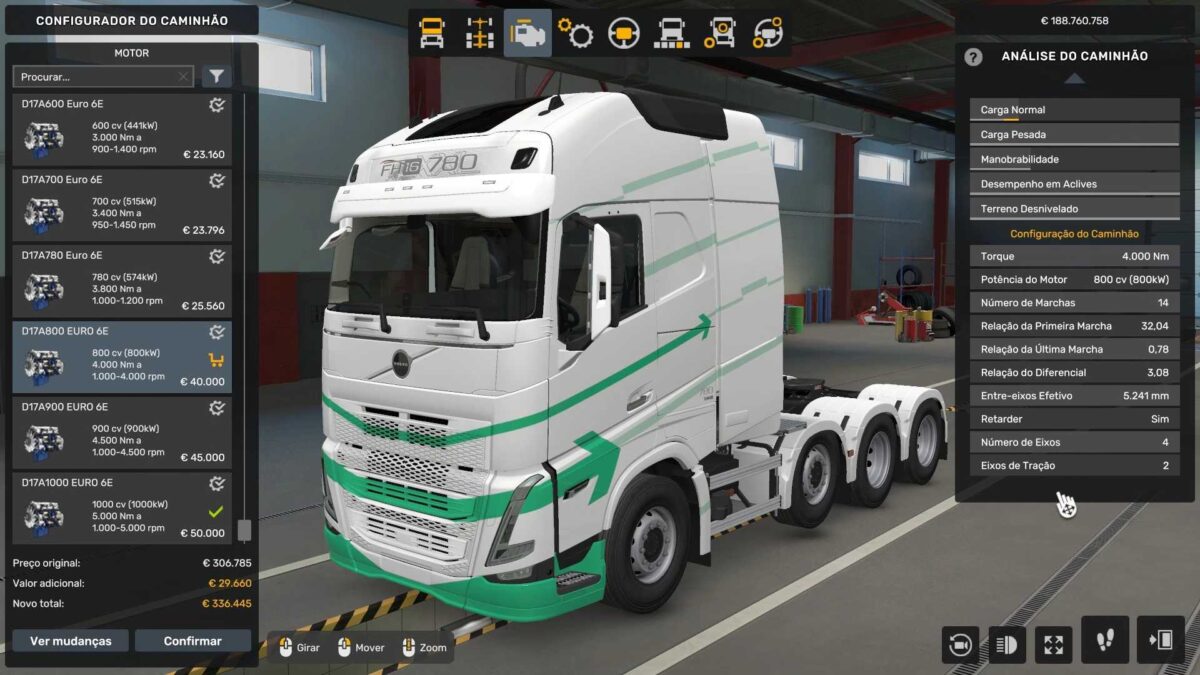This screenshot has height=675, width=1200.
Task: Click the fullscreen arrows view button
Action: tap(1053, 645)
